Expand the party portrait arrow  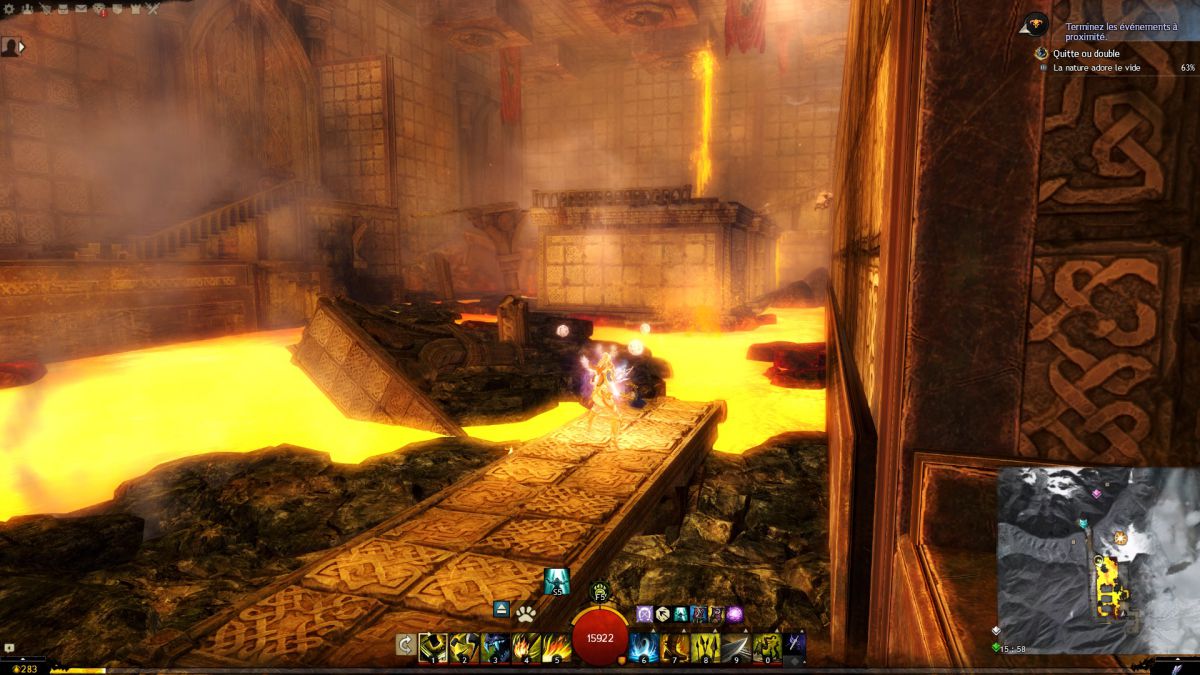[22, 46]
